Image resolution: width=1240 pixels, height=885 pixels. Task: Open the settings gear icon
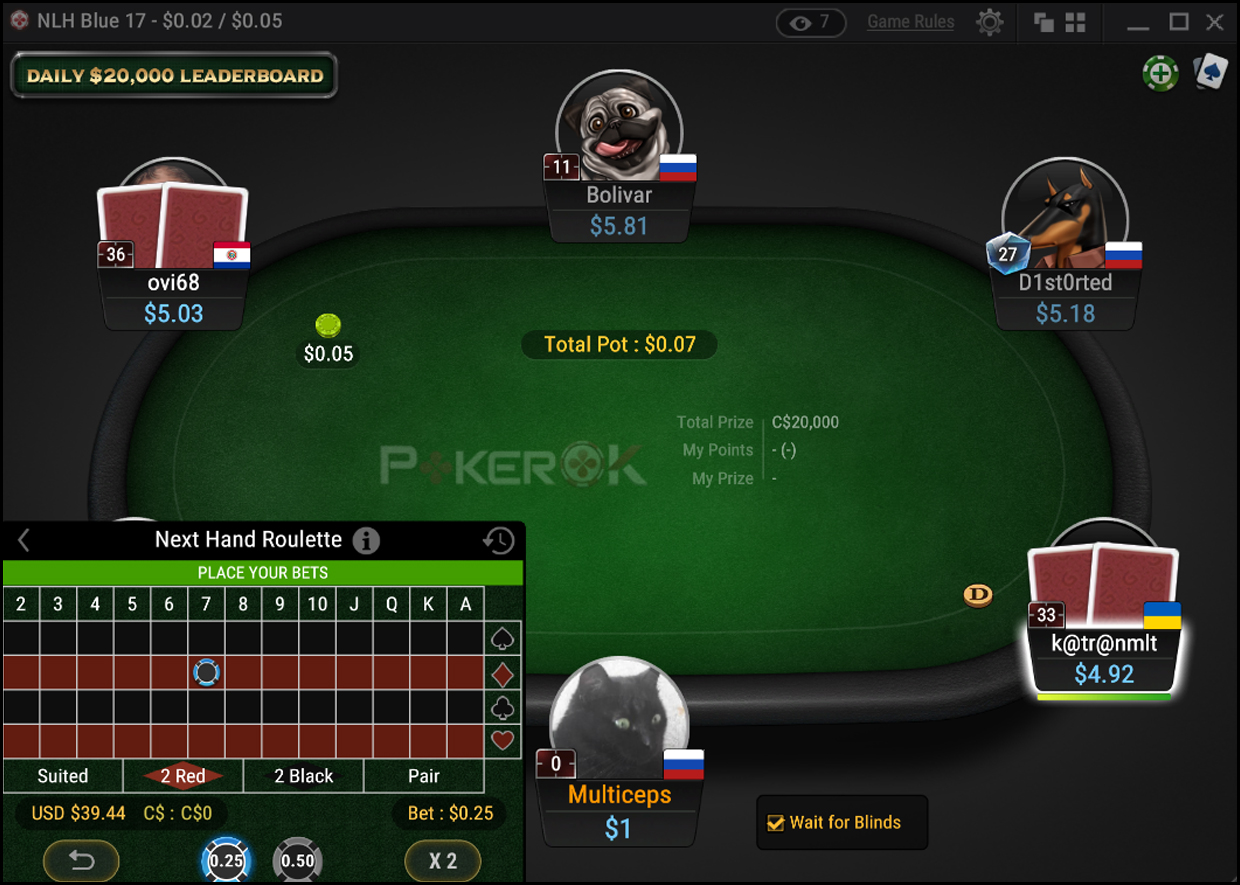click(x=989, y=22)
